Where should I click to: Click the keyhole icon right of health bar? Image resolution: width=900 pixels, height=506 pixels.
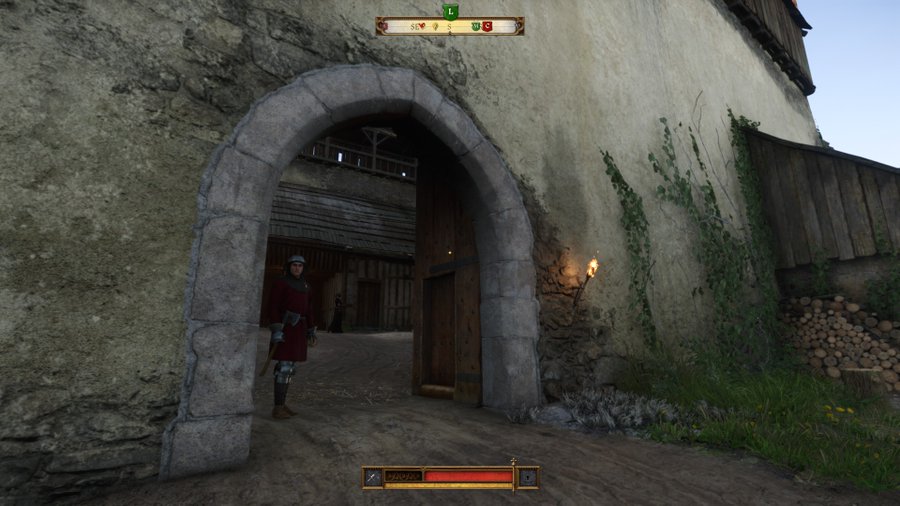527,477
